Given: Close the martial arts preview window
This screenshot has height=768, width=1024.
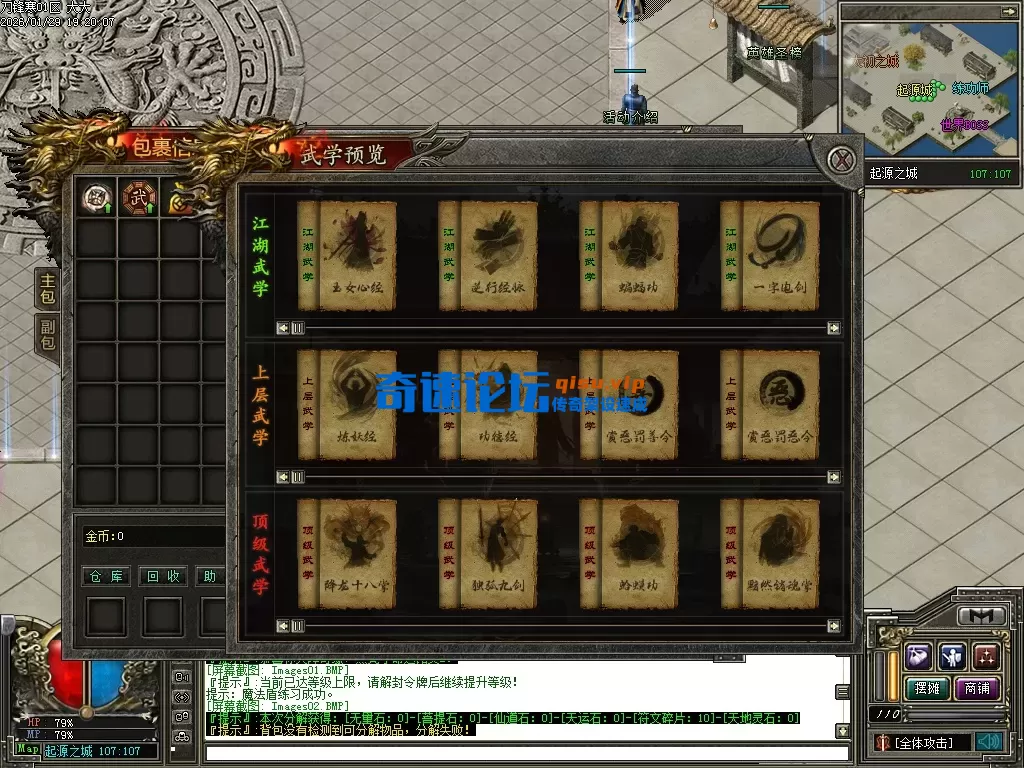Looking at the screenshot, I should click(843, 159).
